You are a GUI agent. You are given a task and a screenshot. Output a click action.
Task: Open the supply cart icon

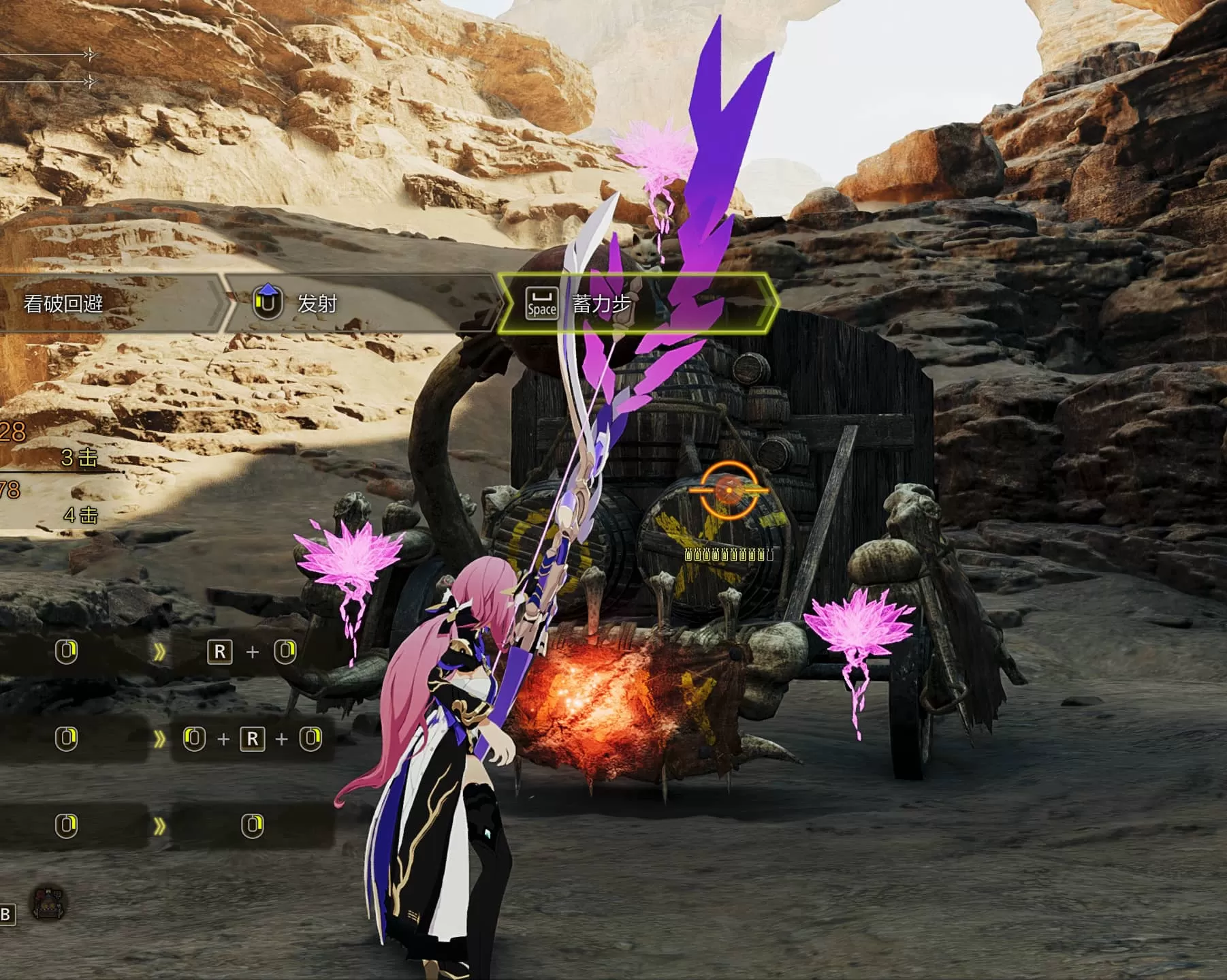point(50,904)
